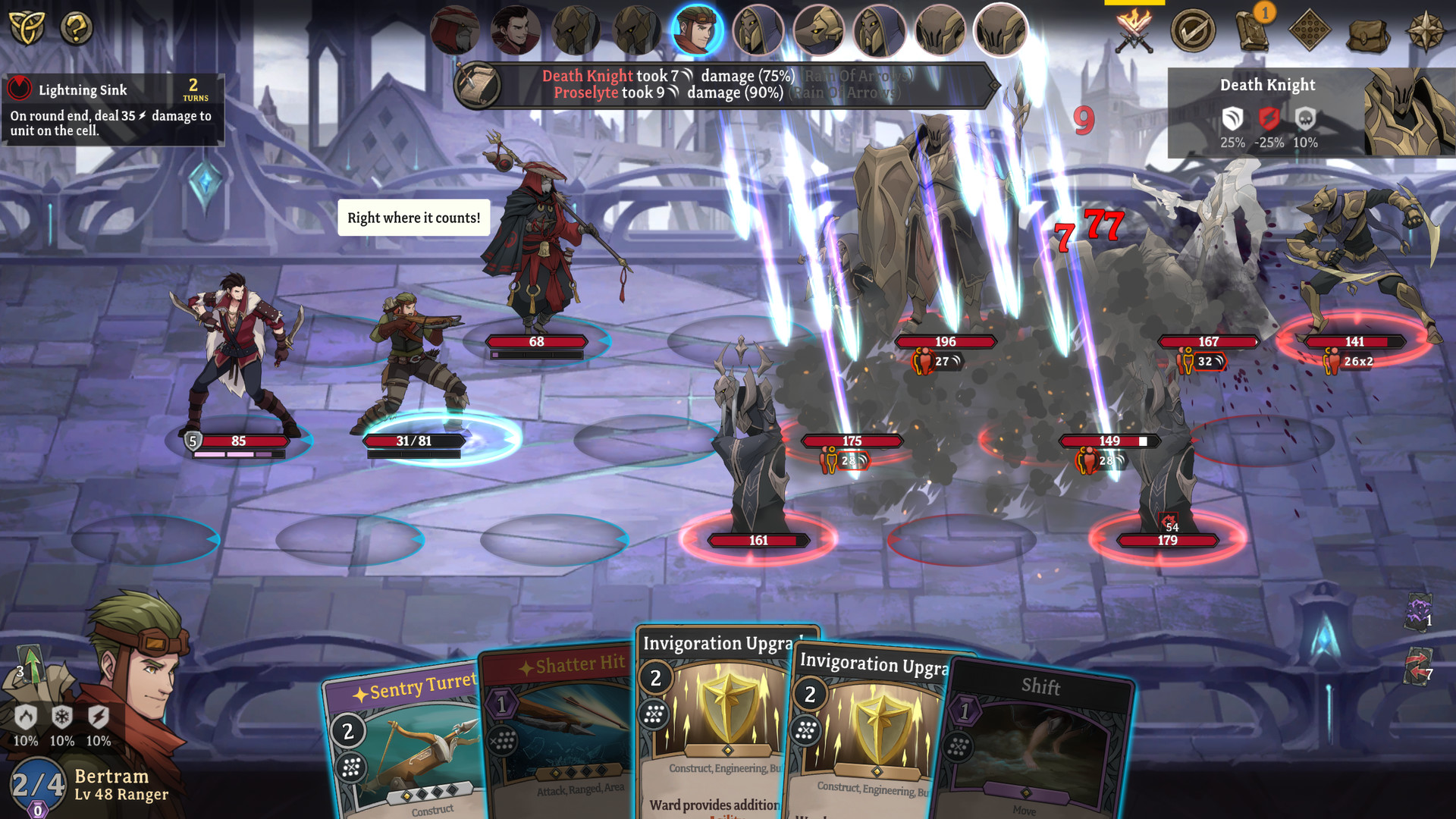The image size is (1456, 819).
Task: Open the journal book with notification badge
Action: coord(1251,30)
